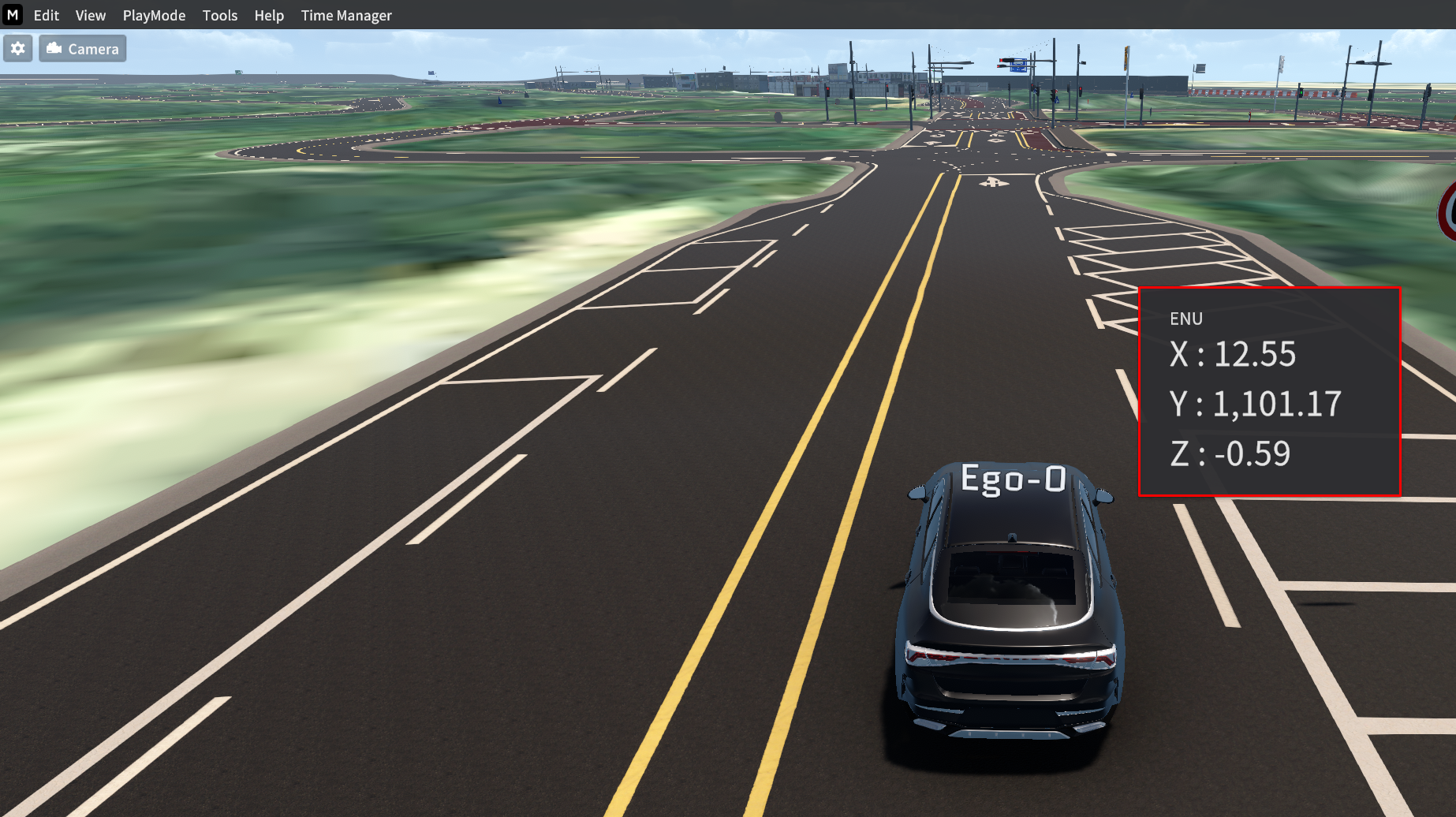Open the Time Manager menu
1456x817 pixels.
click(x=345, y=15)
